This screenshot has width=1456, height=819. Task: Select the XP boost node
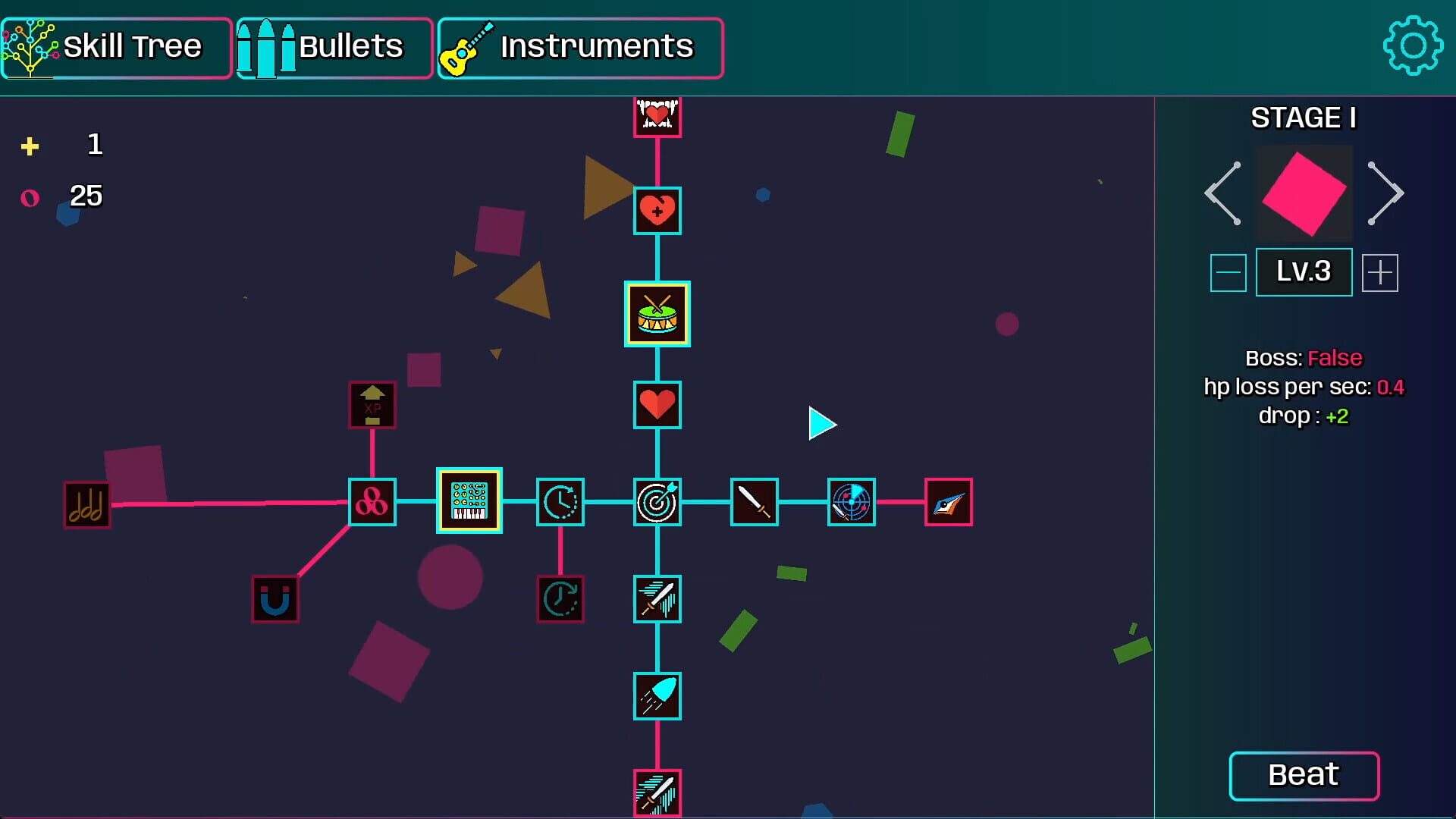(x=371, y=406)
